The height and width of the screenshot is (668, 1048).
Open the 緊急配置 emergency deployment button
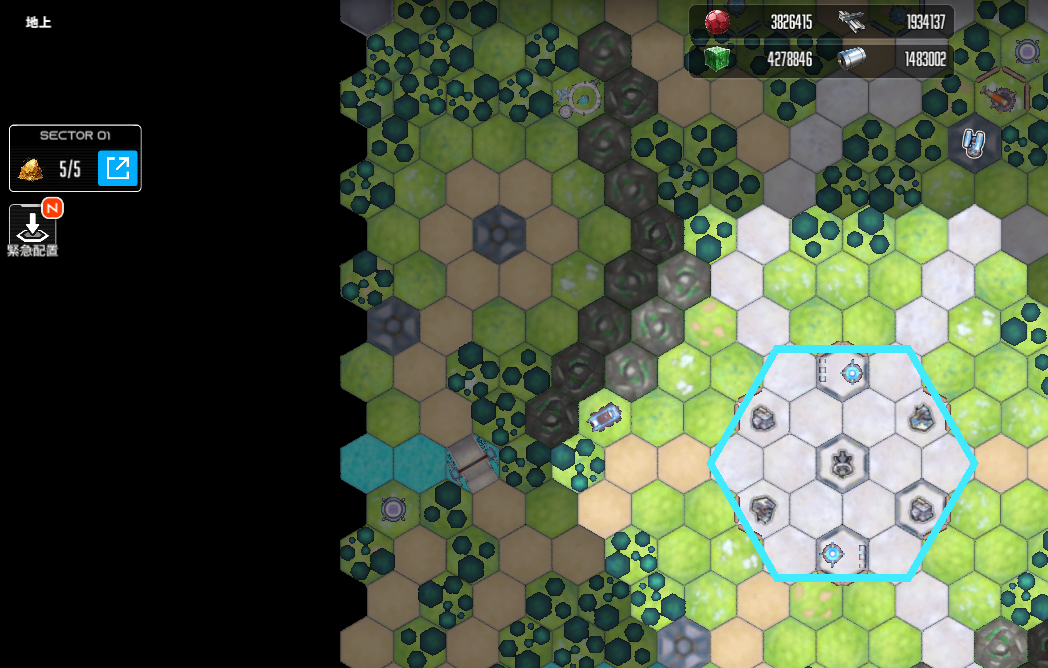(32, 227)
